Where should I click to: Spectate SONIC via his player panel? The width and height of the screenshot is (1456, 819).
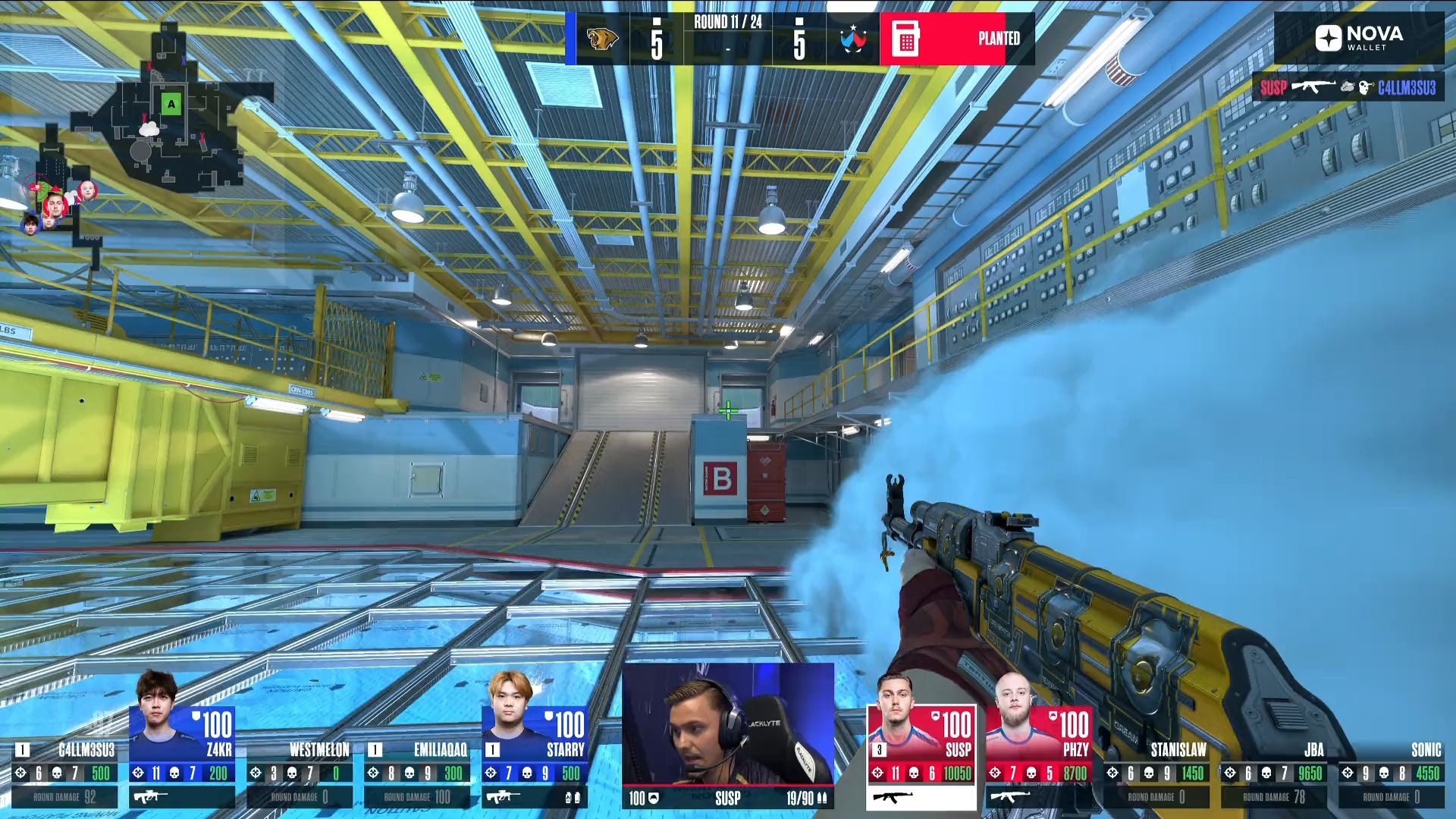tap(1392, 773)
